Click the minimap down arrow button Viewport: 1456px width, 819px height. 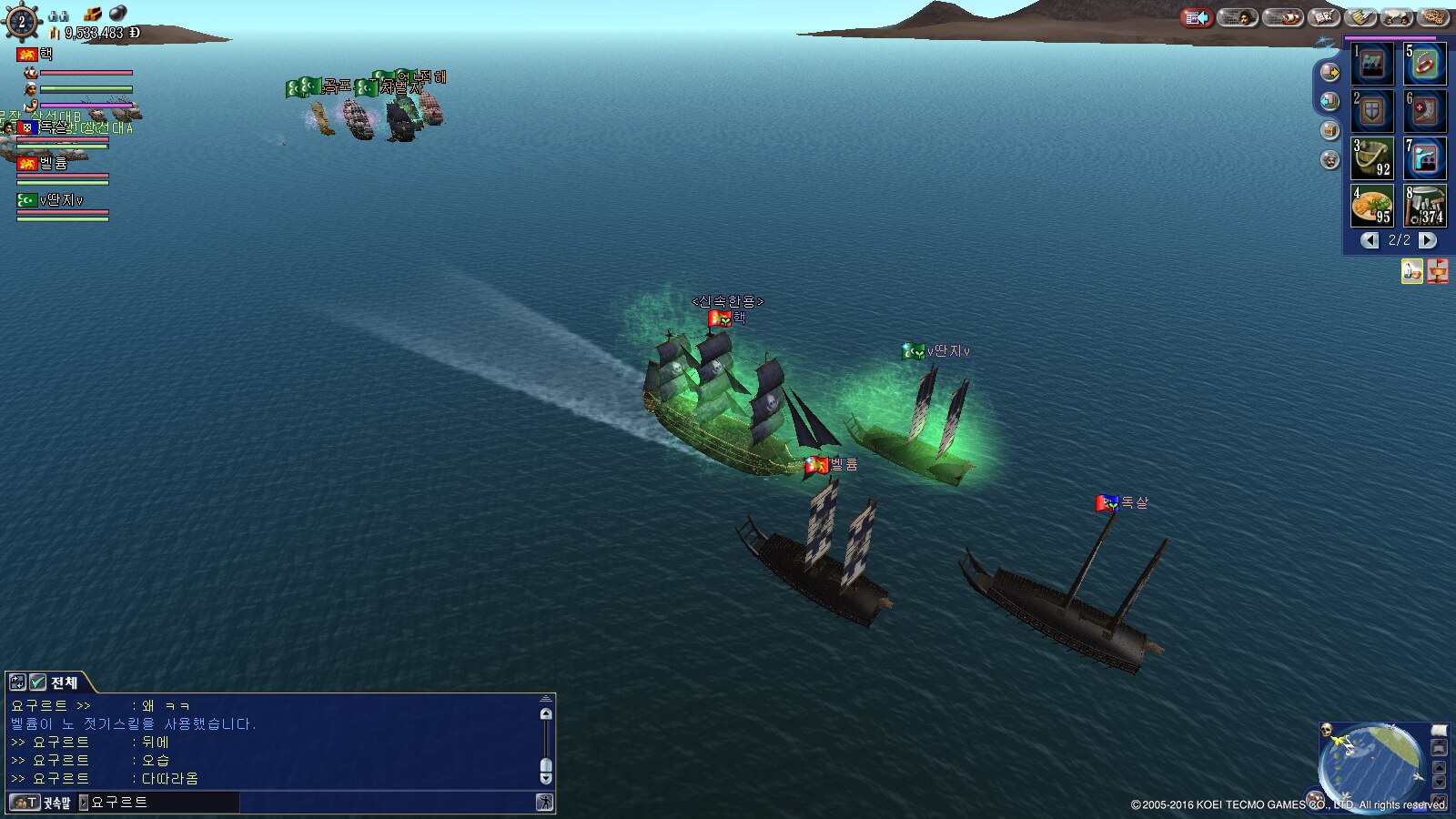click(x=1439, y=782)
